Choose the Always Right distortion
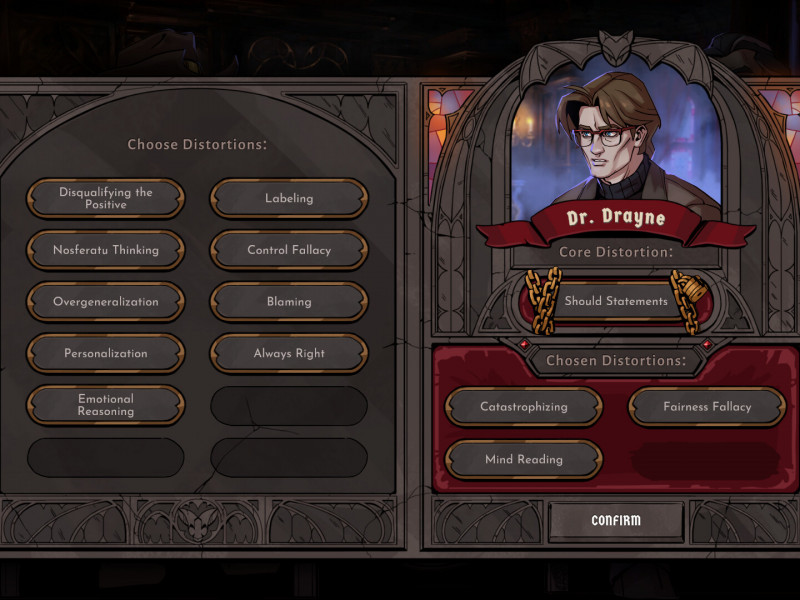Viewport: 800px width, 600px height. 289,354
